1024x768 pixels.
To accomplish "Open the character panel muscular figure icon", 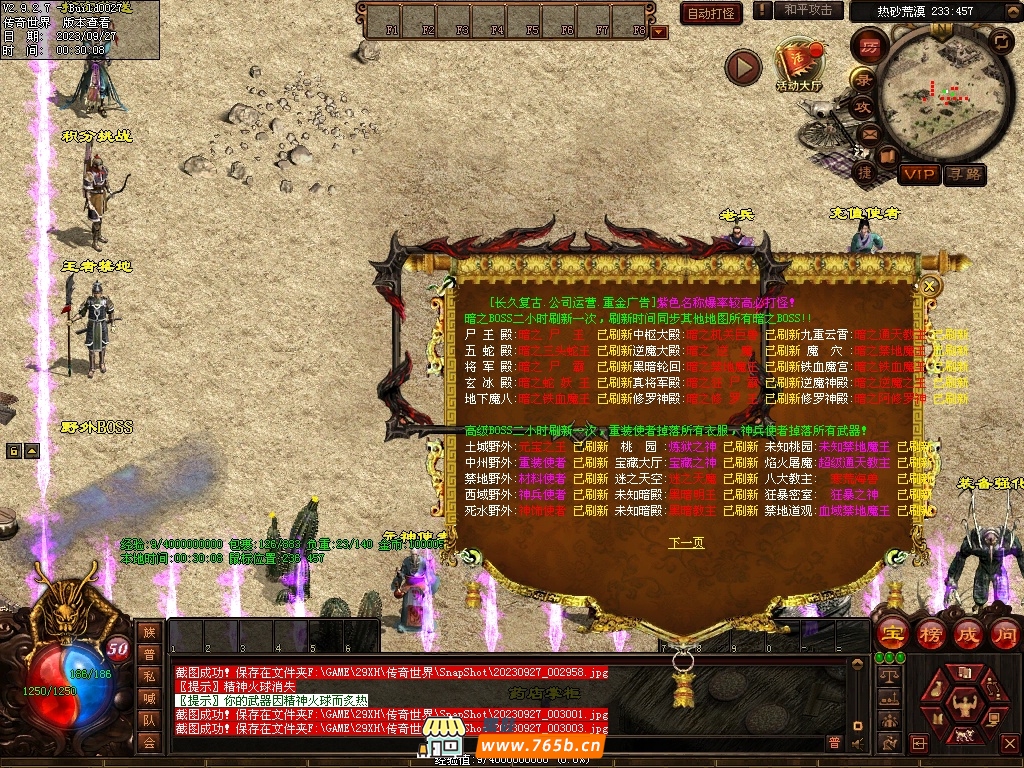I will point(966,704).
